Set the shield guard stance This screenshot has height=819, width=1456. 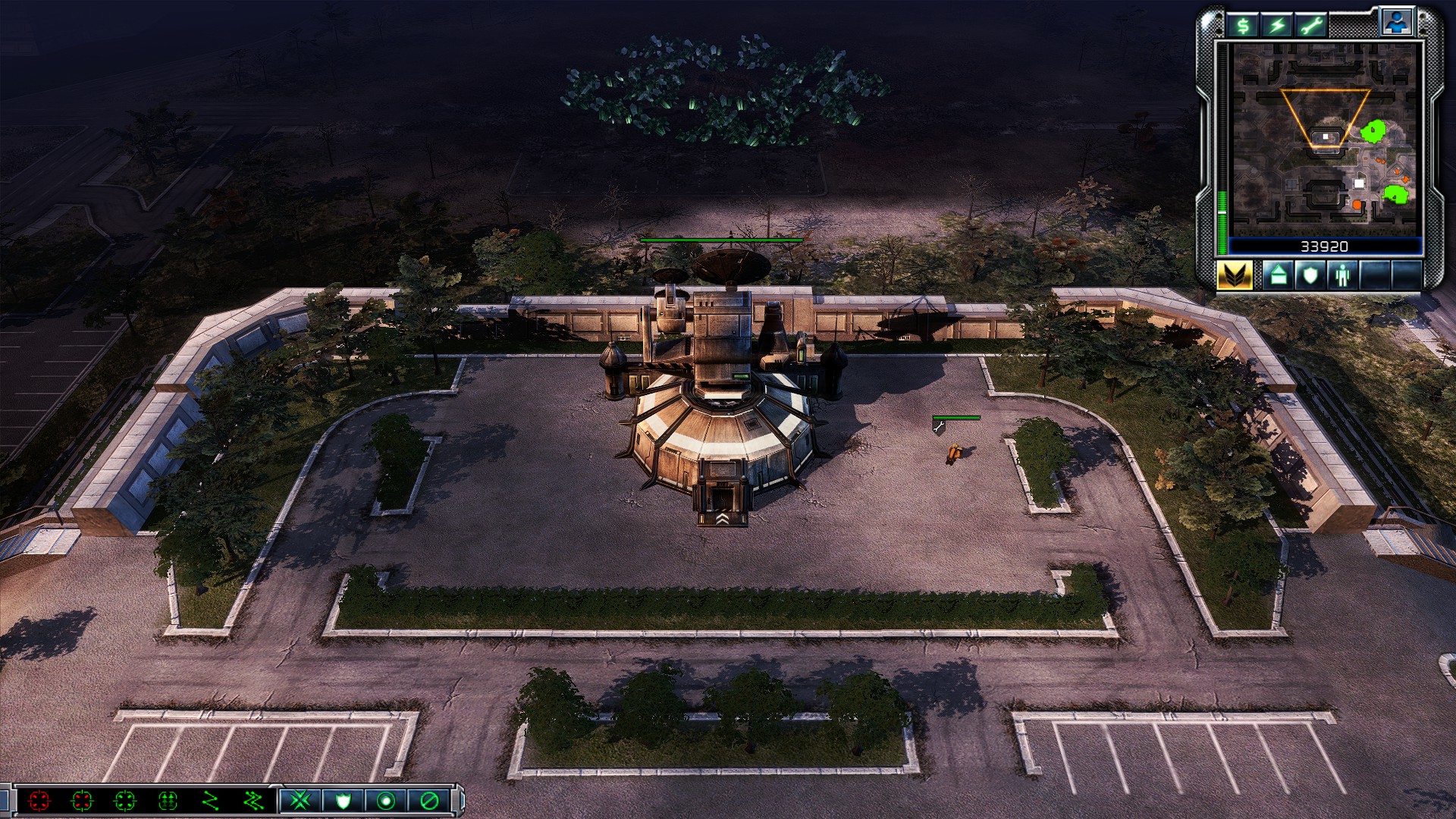[343, 801]
